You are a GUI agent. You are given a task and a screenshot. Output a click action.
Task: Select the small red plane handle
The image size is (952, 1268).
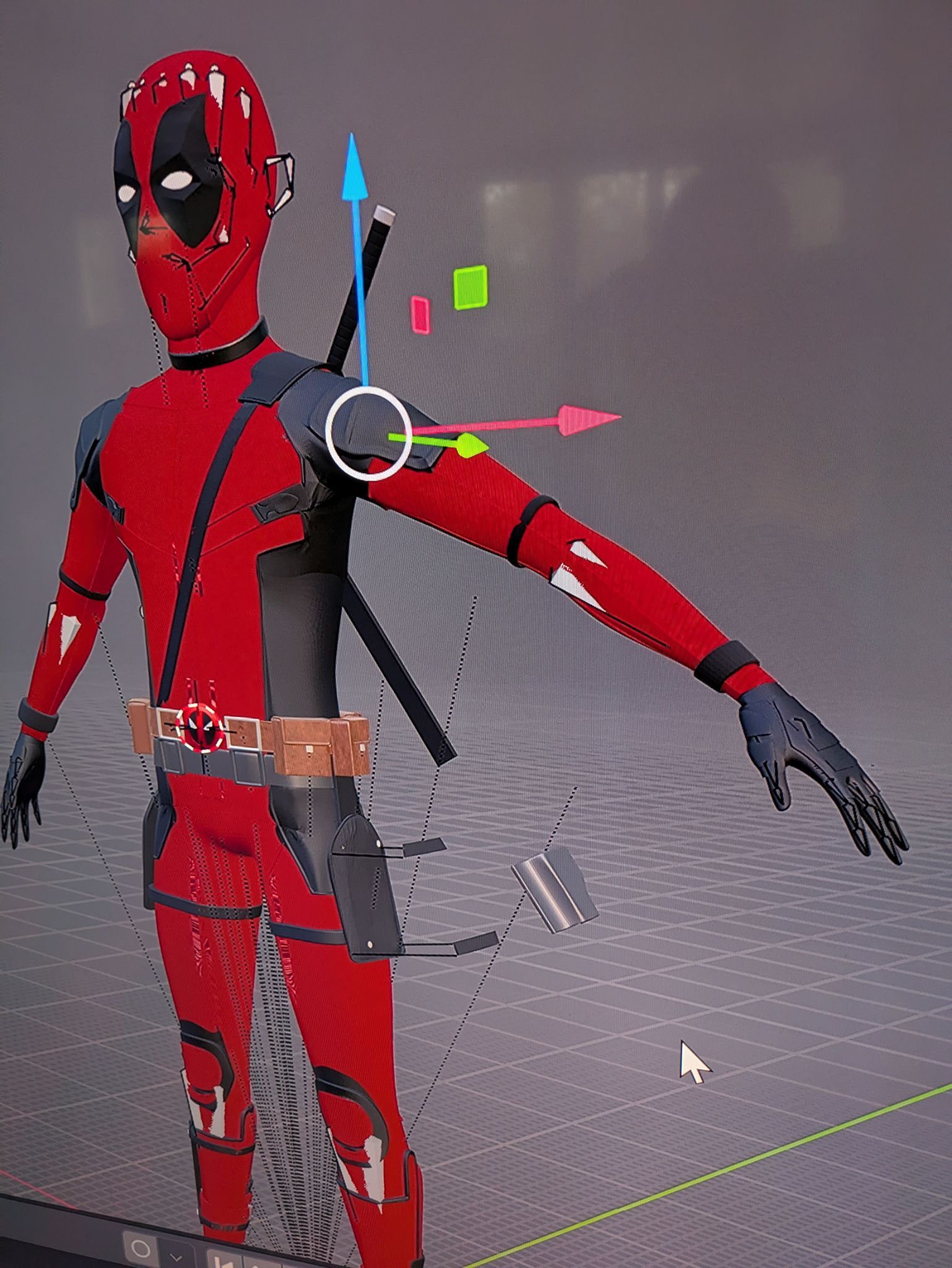(420, 315)
